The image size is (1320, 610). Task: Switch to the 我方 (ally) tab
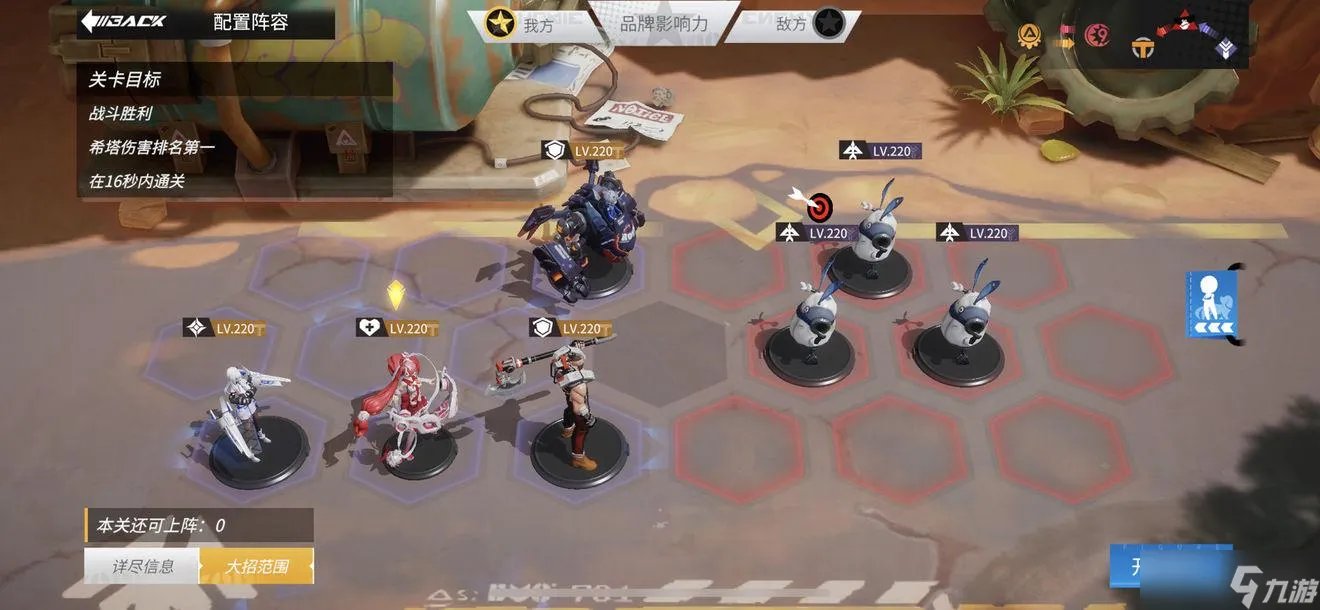pyautogui.click(x=520, y=24)
